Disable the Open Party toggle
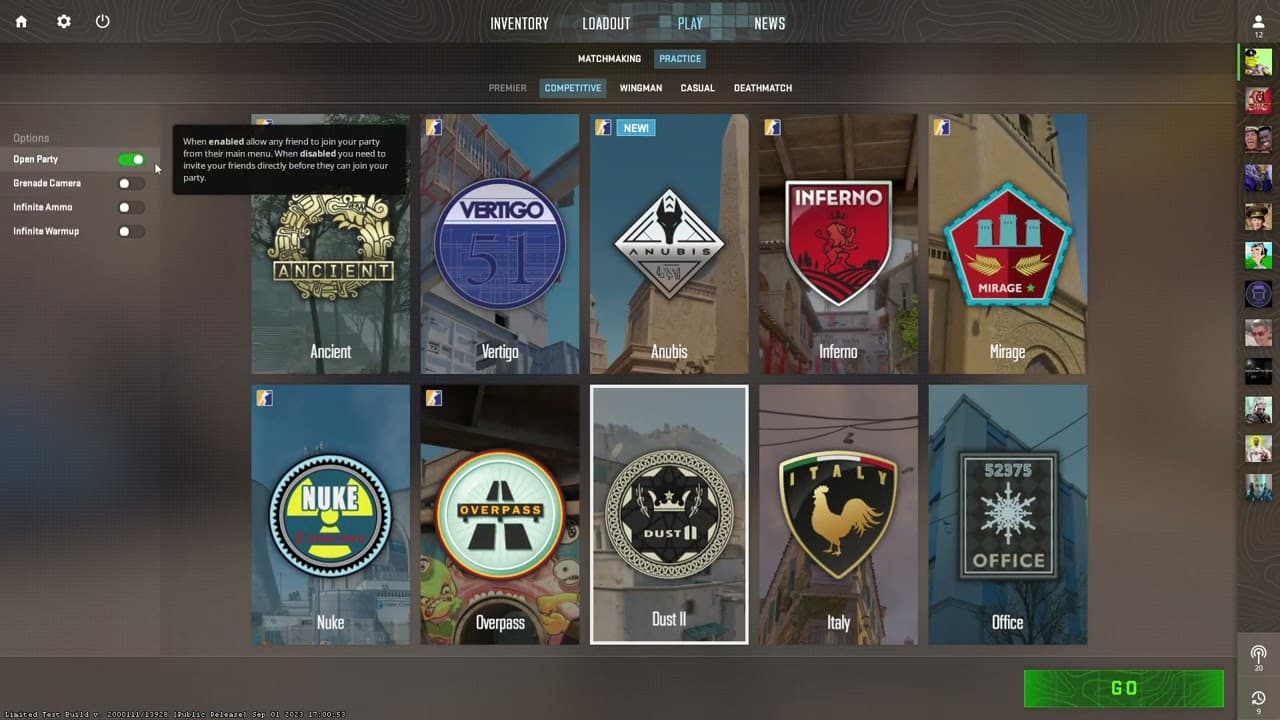Image resolution: width=1280 pixels, height=720 pixels. 131,159
